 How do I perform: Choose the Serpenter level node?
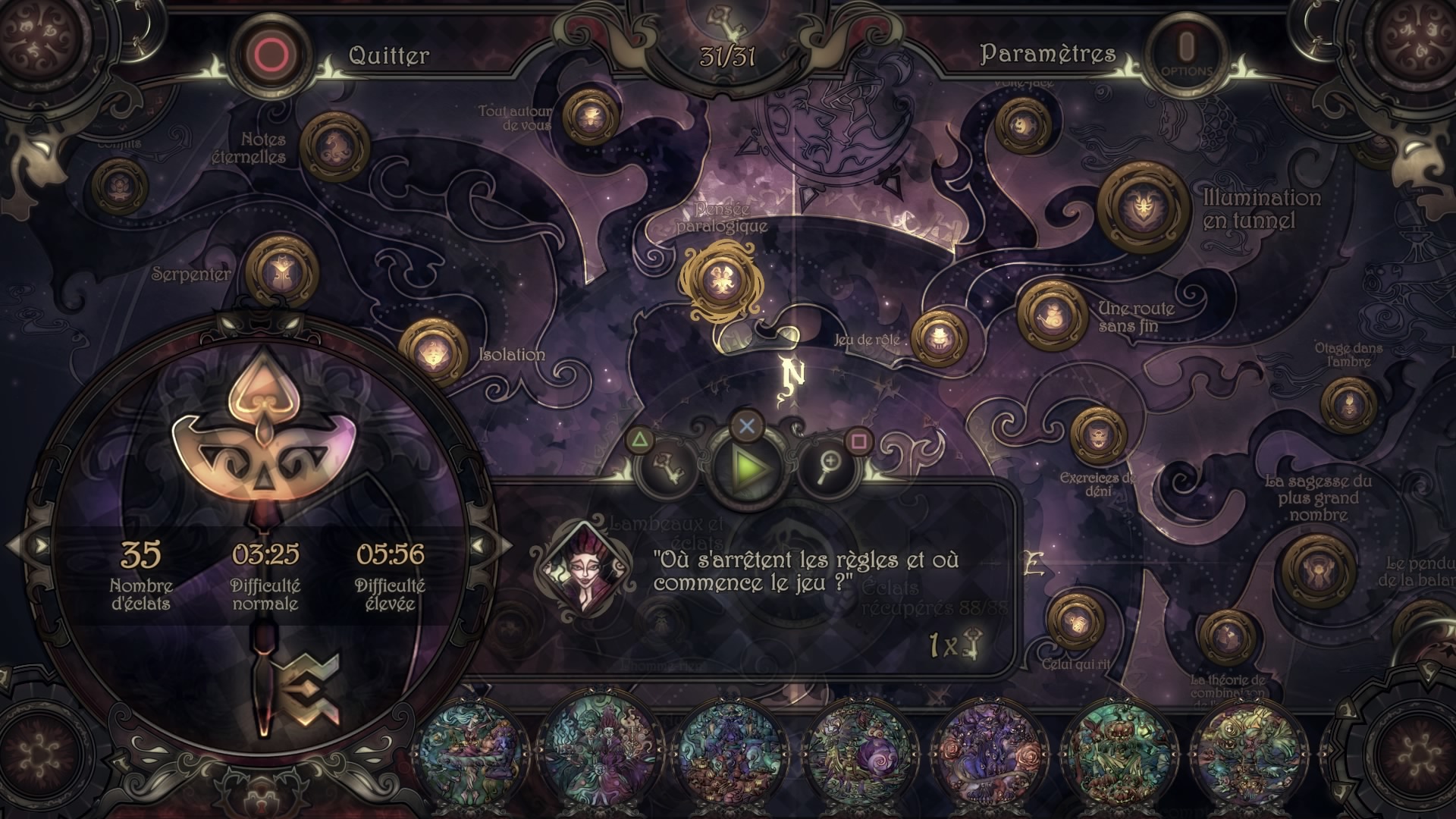(x=281, y=271)
